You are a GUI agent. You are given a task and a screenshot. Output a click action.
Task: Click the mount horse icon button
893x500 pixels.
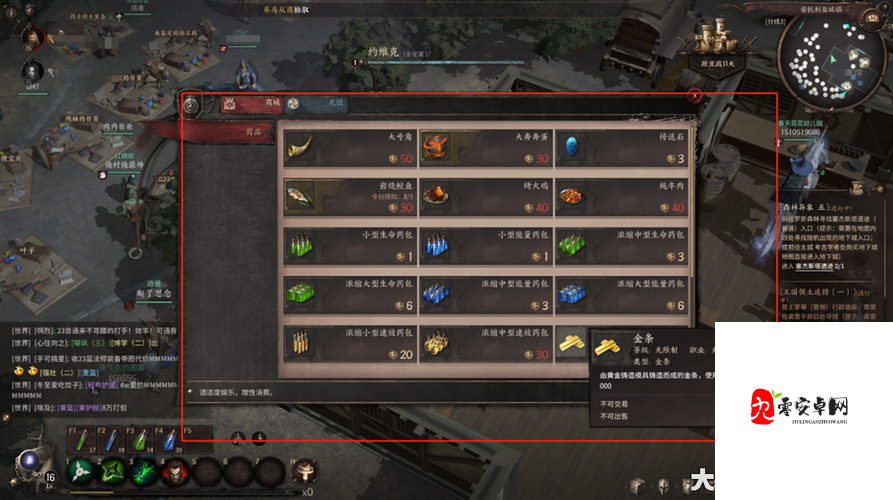click(x=303, y=470)
